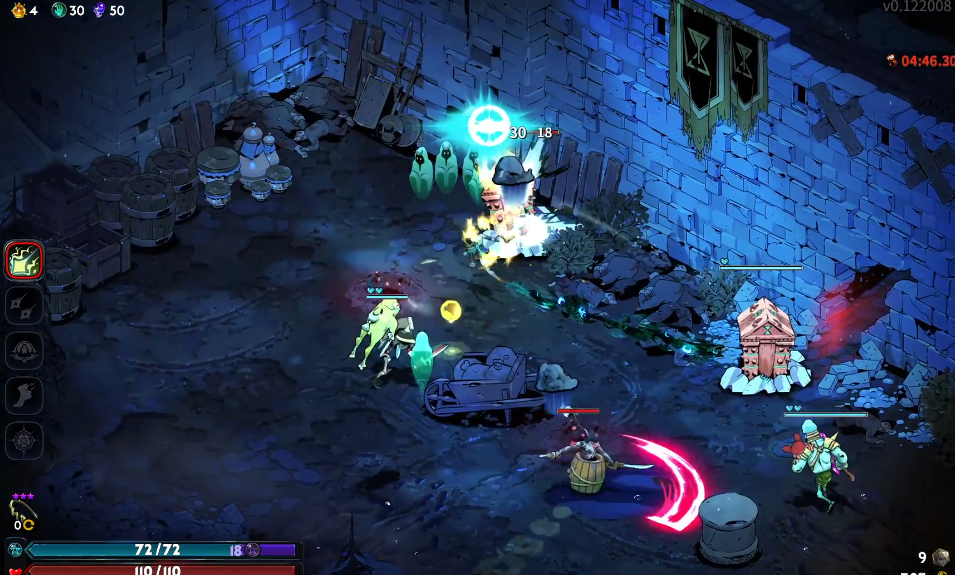Image resolution: width=955 pixels, height=575 pixels.
Task: Click the empty Special slot with twin blades
Action: 24,305
